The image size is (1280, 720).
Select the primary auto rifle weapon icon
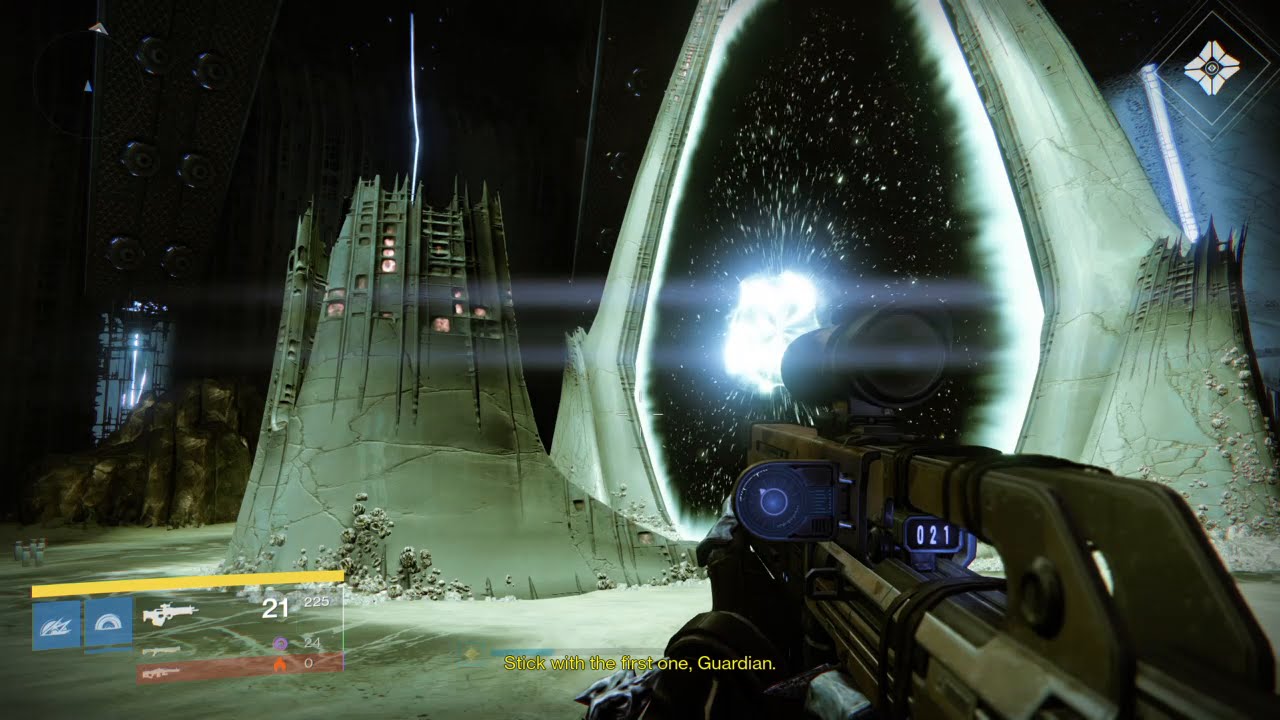[170, 610]
